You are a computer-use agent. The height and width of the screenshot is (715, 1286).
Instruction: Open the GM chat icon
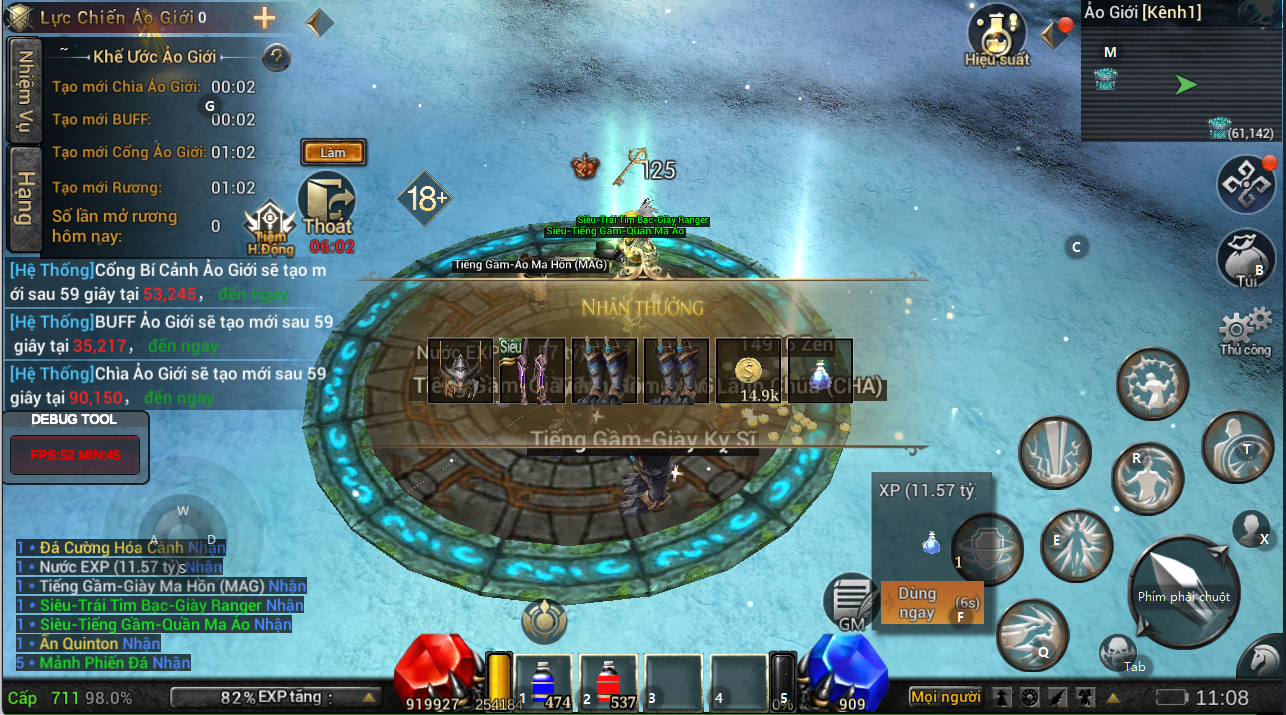tap(851, 602)
